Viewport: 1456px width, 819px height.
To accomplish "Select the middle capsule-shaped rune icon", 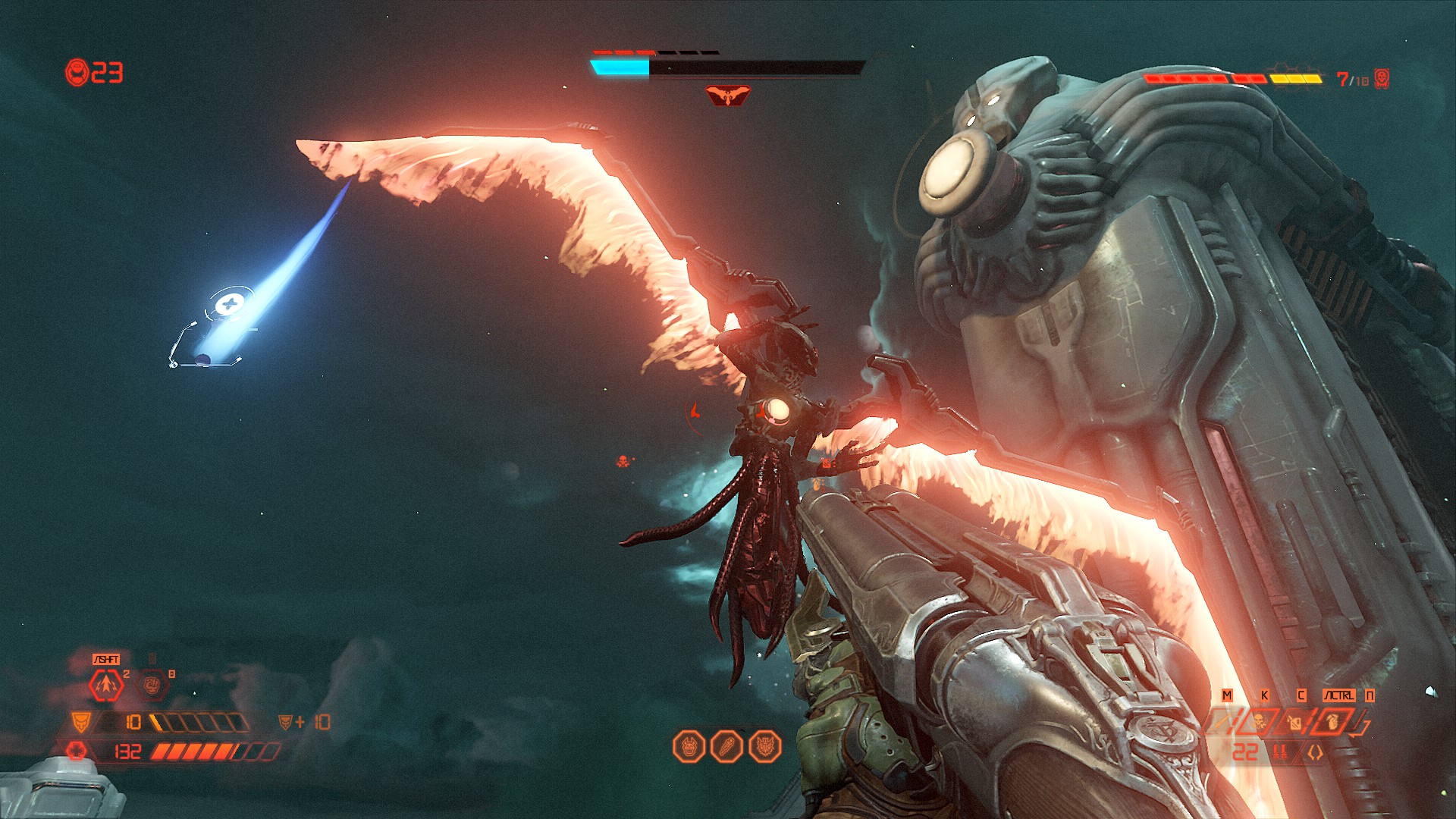I will point(726,747).
